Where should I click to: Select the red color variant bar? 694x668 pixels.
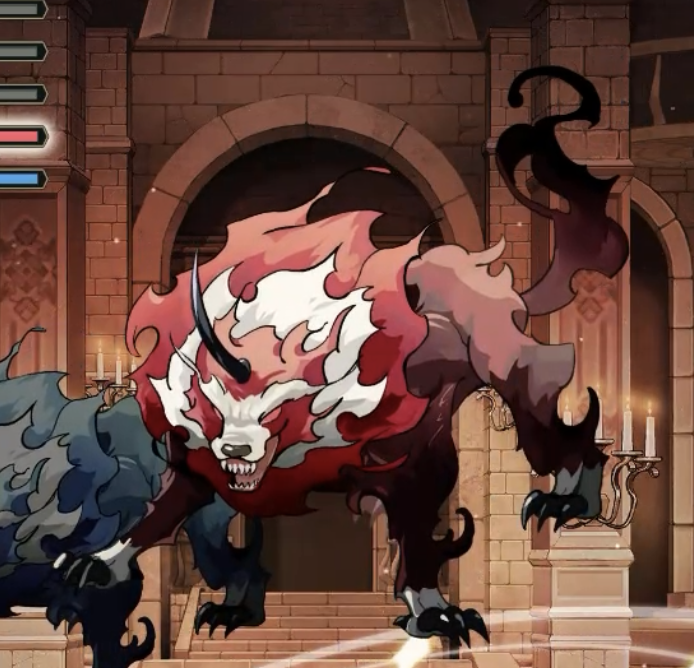[21, 136]
